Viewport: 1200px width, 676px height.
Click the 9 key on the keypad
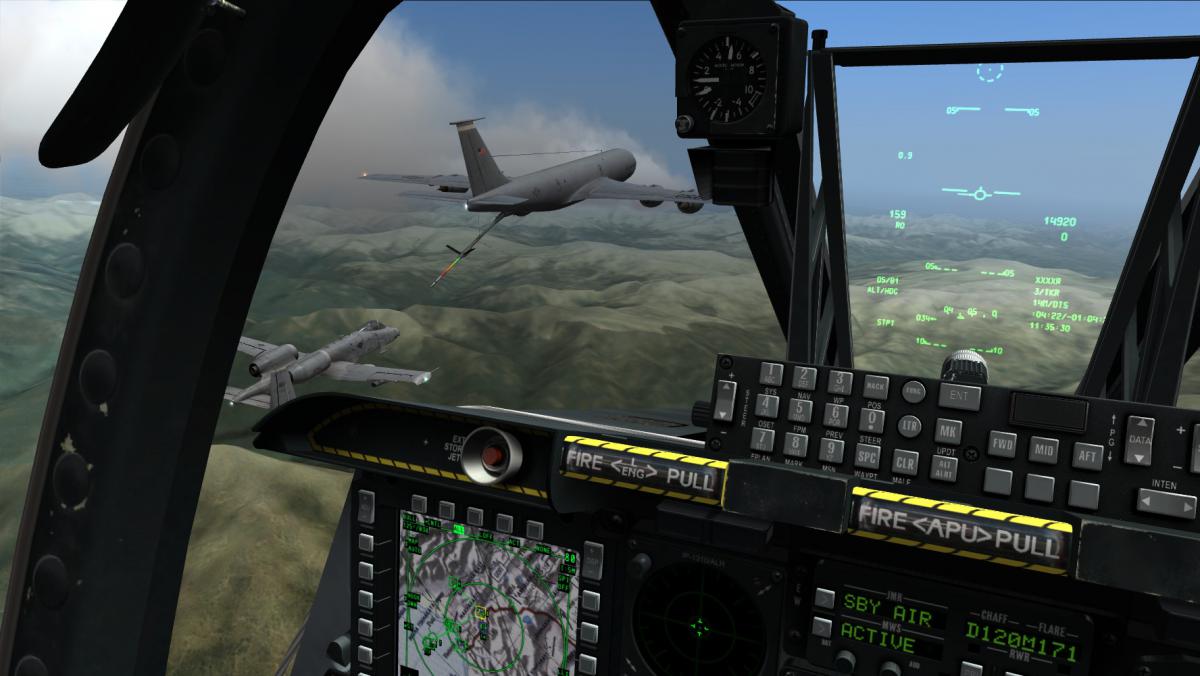click(x=831, y=449)
